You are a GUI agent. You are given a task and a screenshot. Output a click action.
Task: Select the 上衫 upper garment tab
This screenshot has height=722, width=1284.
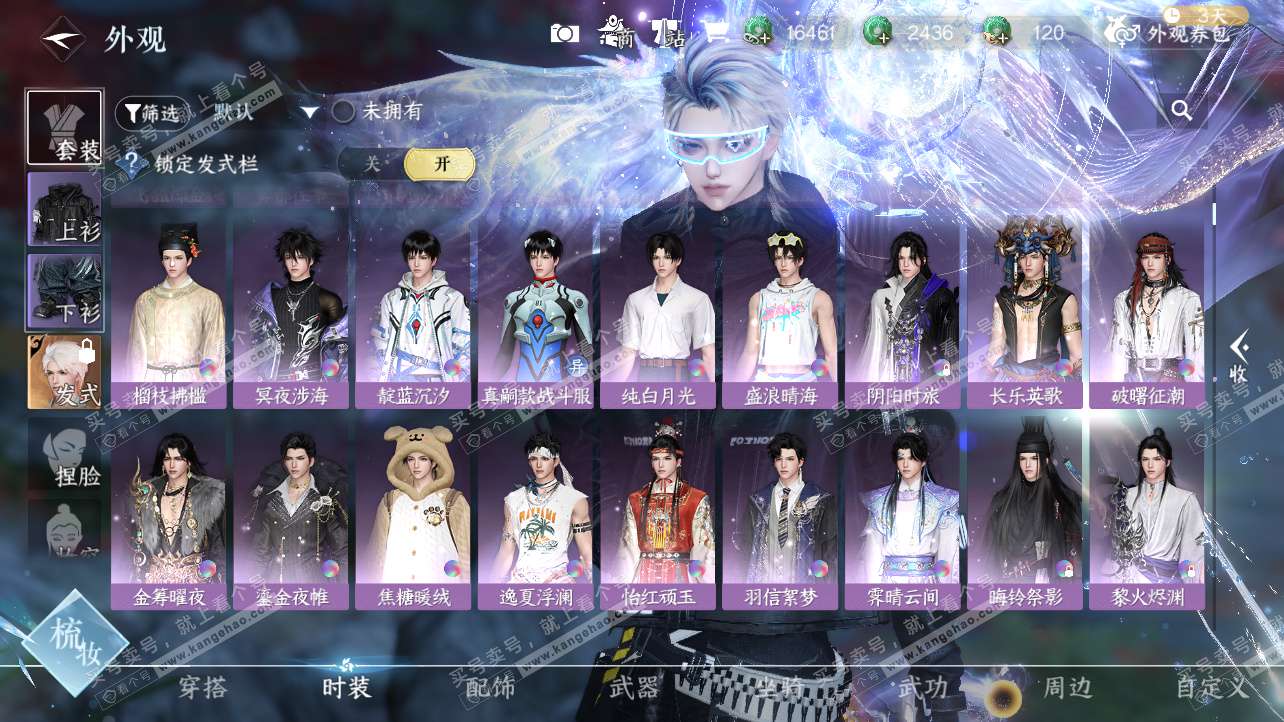point(64,210)
